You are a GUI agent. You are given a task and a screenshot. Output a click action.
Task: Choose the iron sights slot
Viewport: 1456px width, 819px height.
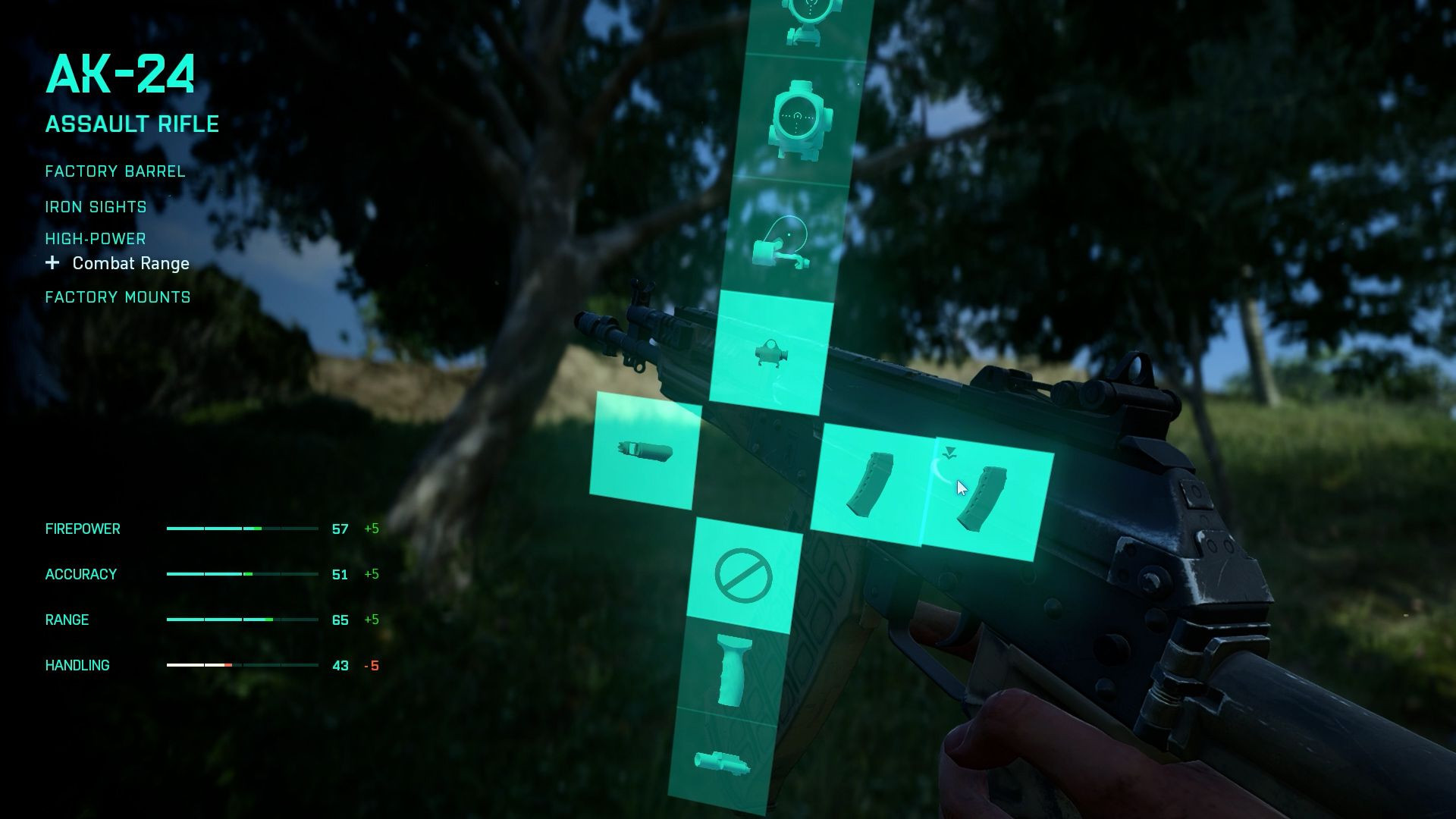771,354
